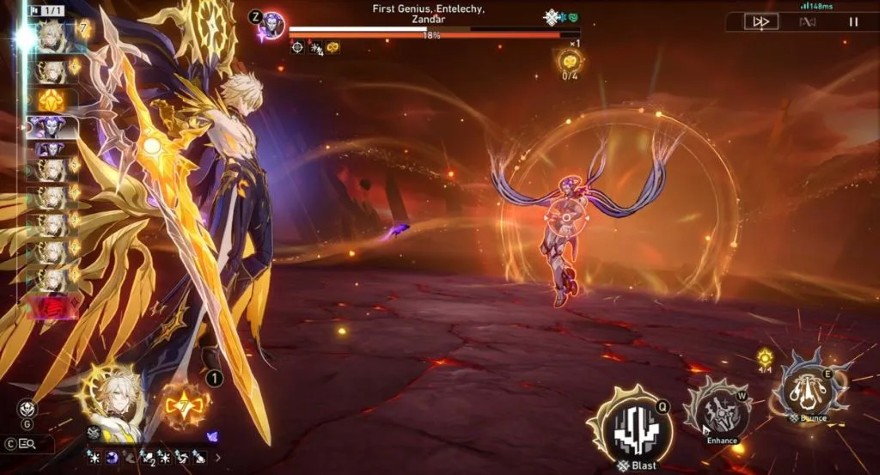The width and height of the screenshot is (880, 475).
Task: Activate the glowing ultimate icon beside the portrait
Action: tap(186, 405)
